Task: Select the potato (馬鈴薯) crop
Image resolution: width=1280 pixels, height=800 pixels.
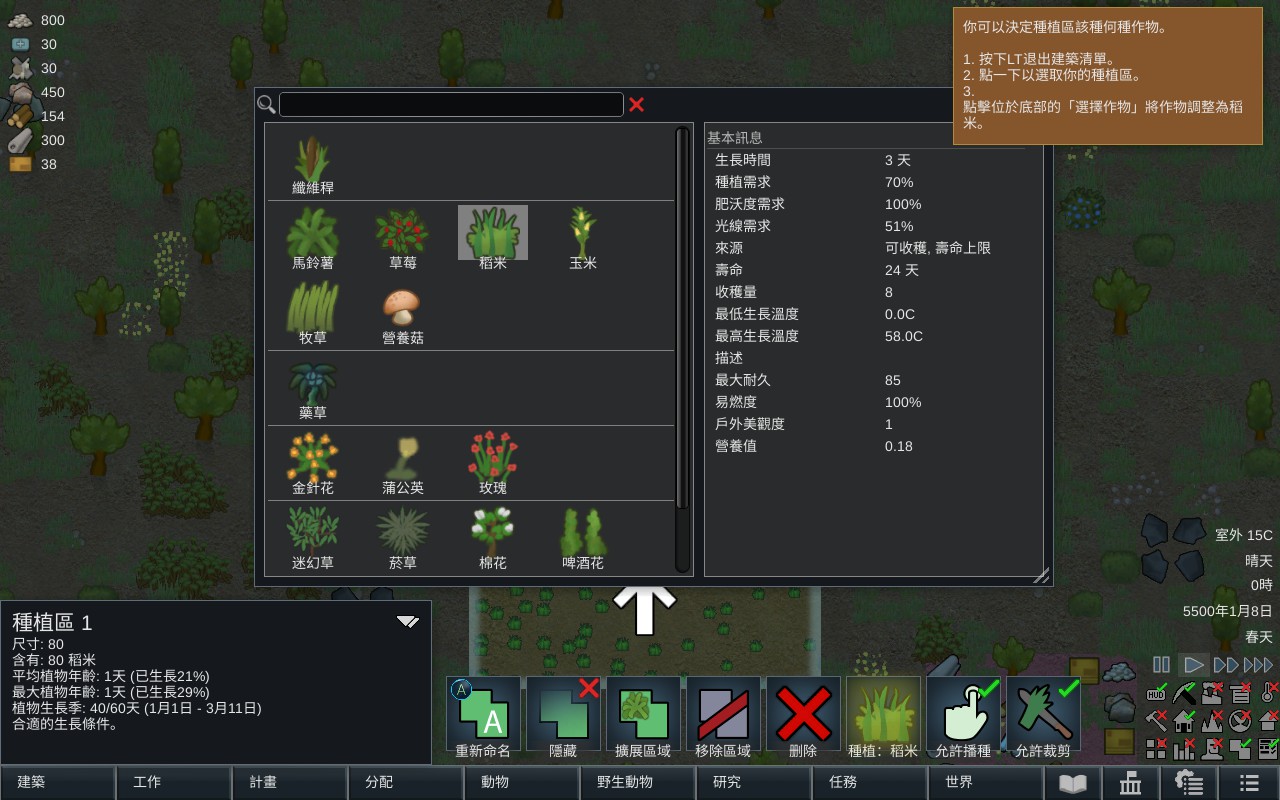Action: pyautogui.click(x=312, y=238)
